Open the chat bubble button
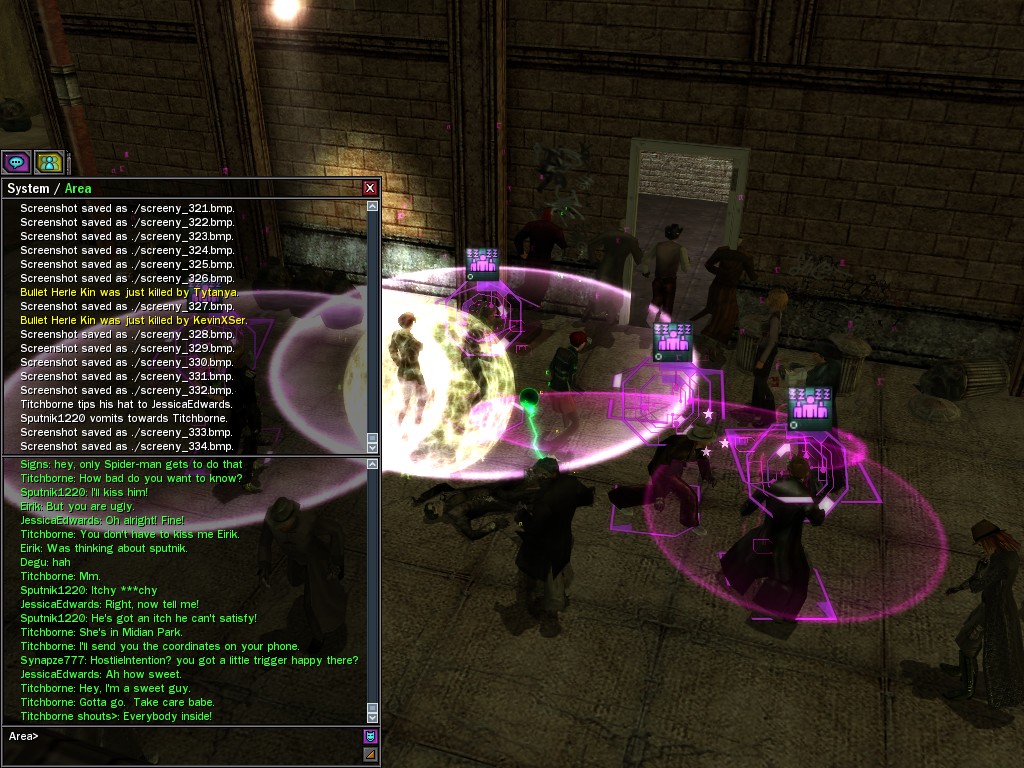This screenshot has height=768, width=1024. 16,161
